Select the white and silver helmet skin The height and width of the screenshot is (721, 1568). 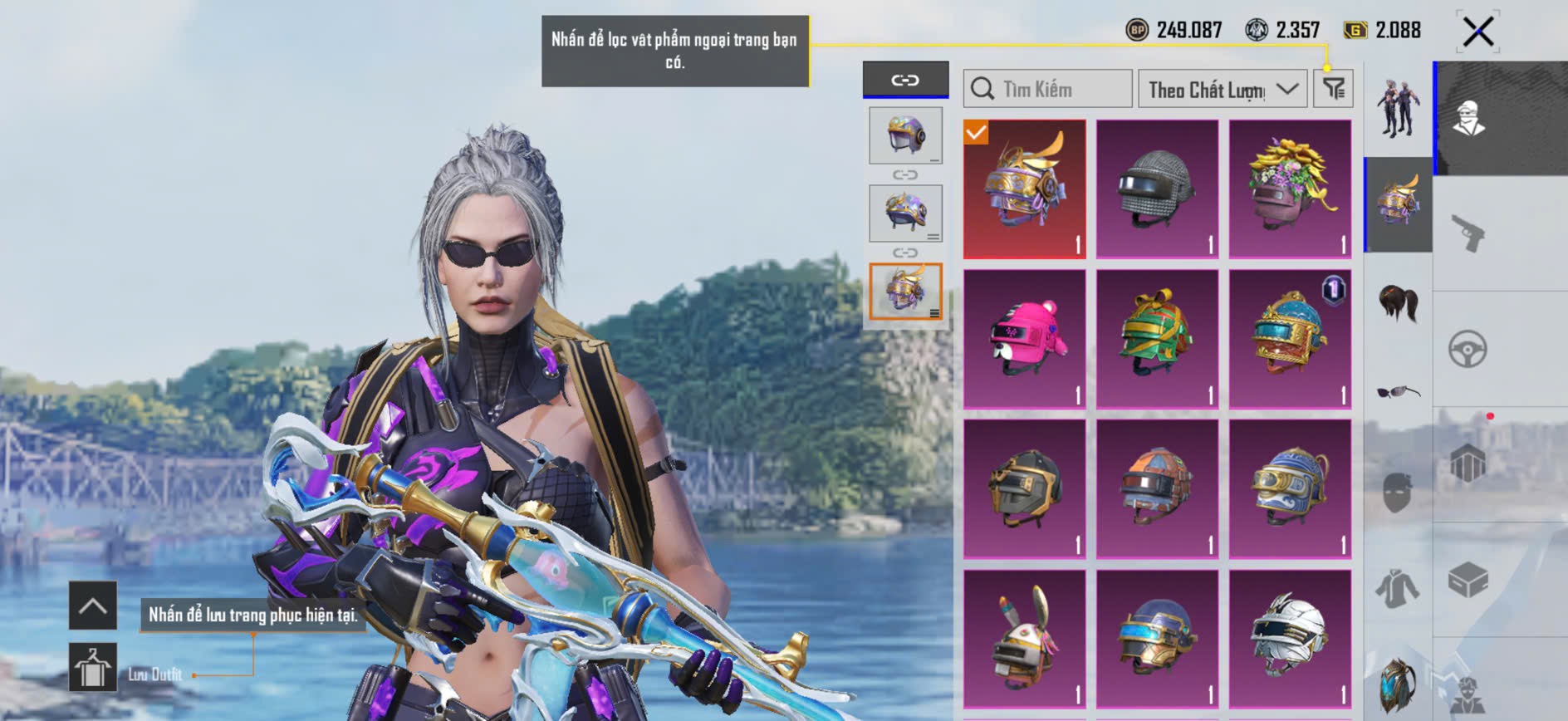(1290, 639)
